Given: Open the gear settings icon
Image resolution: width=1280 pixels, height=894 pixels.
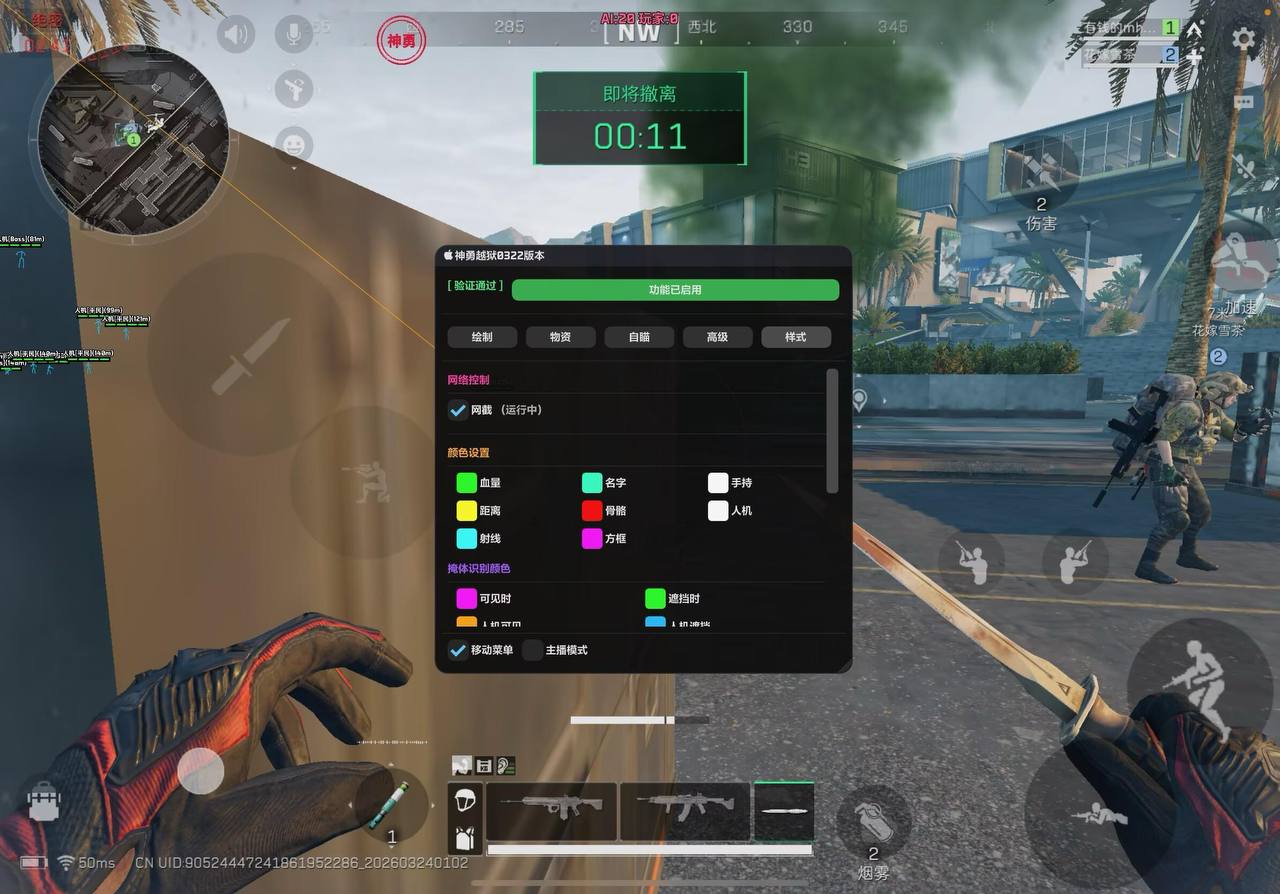Looking at the screenshot, I should pos(1243,39).
